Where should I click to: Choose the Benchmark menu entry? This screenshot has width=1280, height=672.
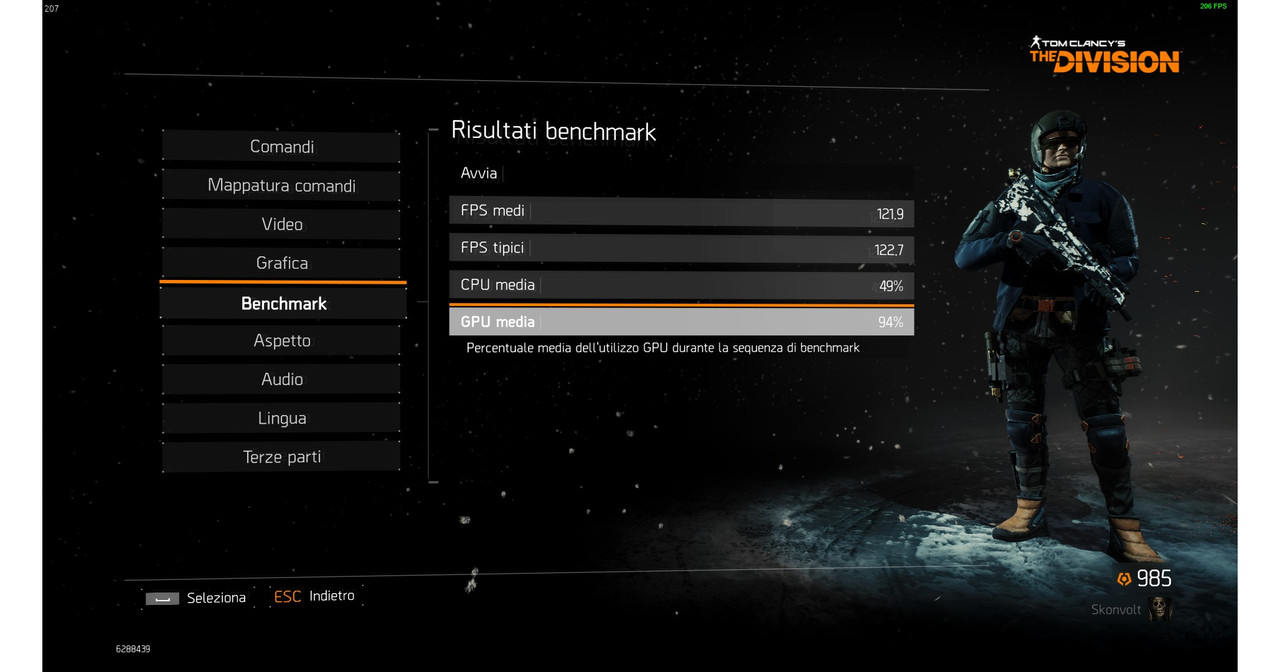pos(284,303)
